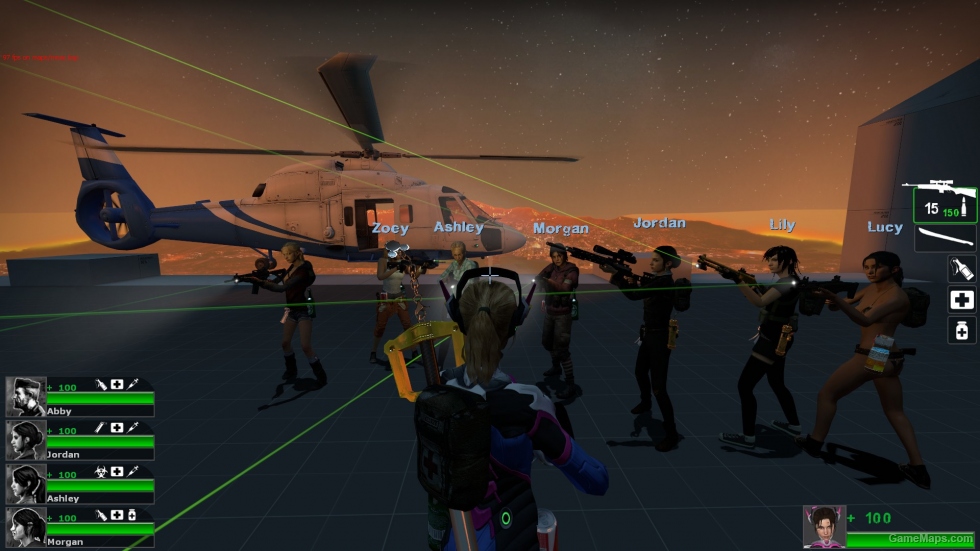Screen dimensions: 980x551
Task: Choose the first aid kit slot
Action: [961, 299]
